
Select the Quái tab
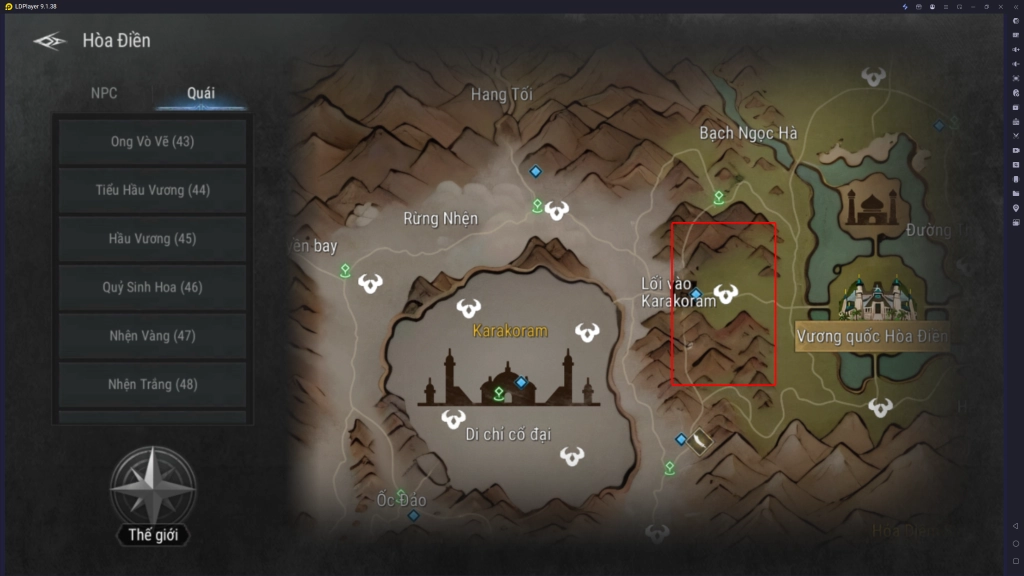point(201,93)
